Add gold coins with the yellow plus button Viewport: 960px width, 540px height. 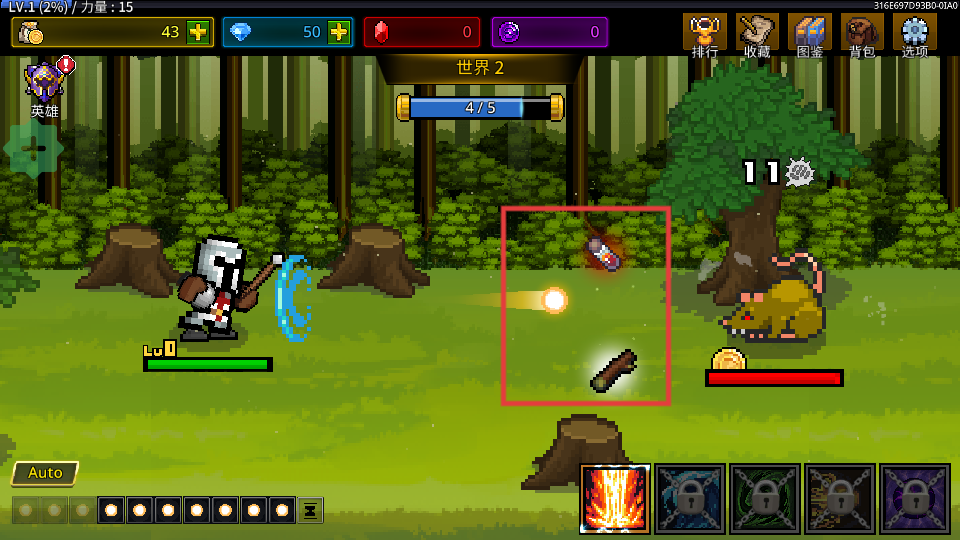(198, 32)
